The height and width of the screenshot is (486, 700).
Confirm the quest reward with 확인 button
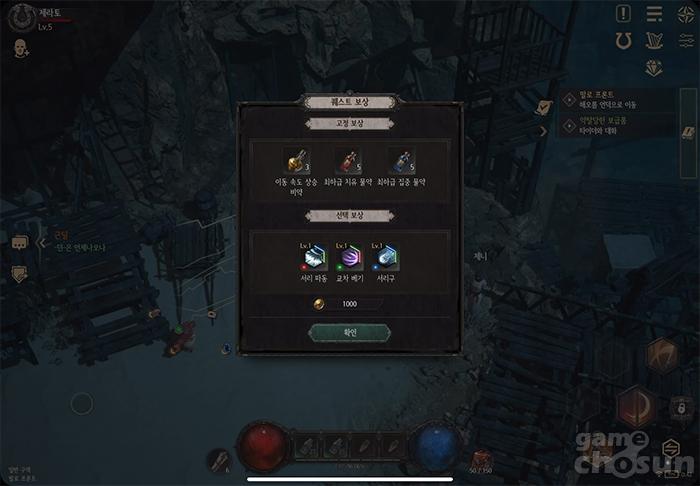point(349,332)
